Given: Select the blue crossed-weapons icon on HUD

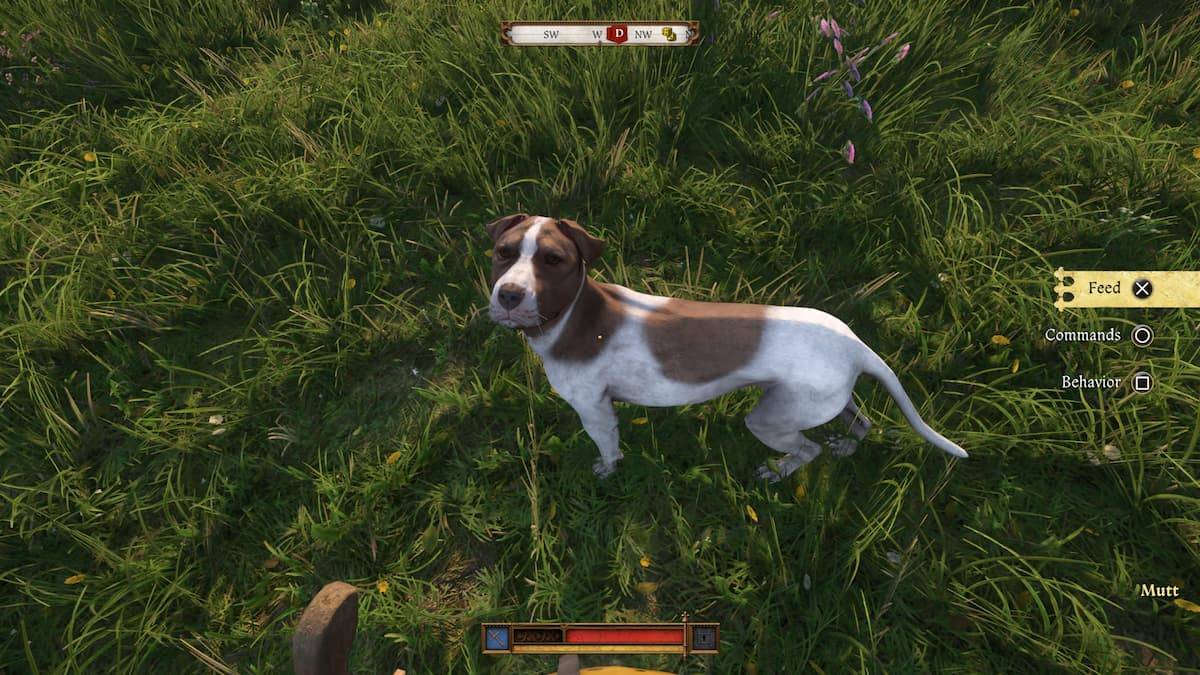Looking at the screenshot, I should coord(497,637).
